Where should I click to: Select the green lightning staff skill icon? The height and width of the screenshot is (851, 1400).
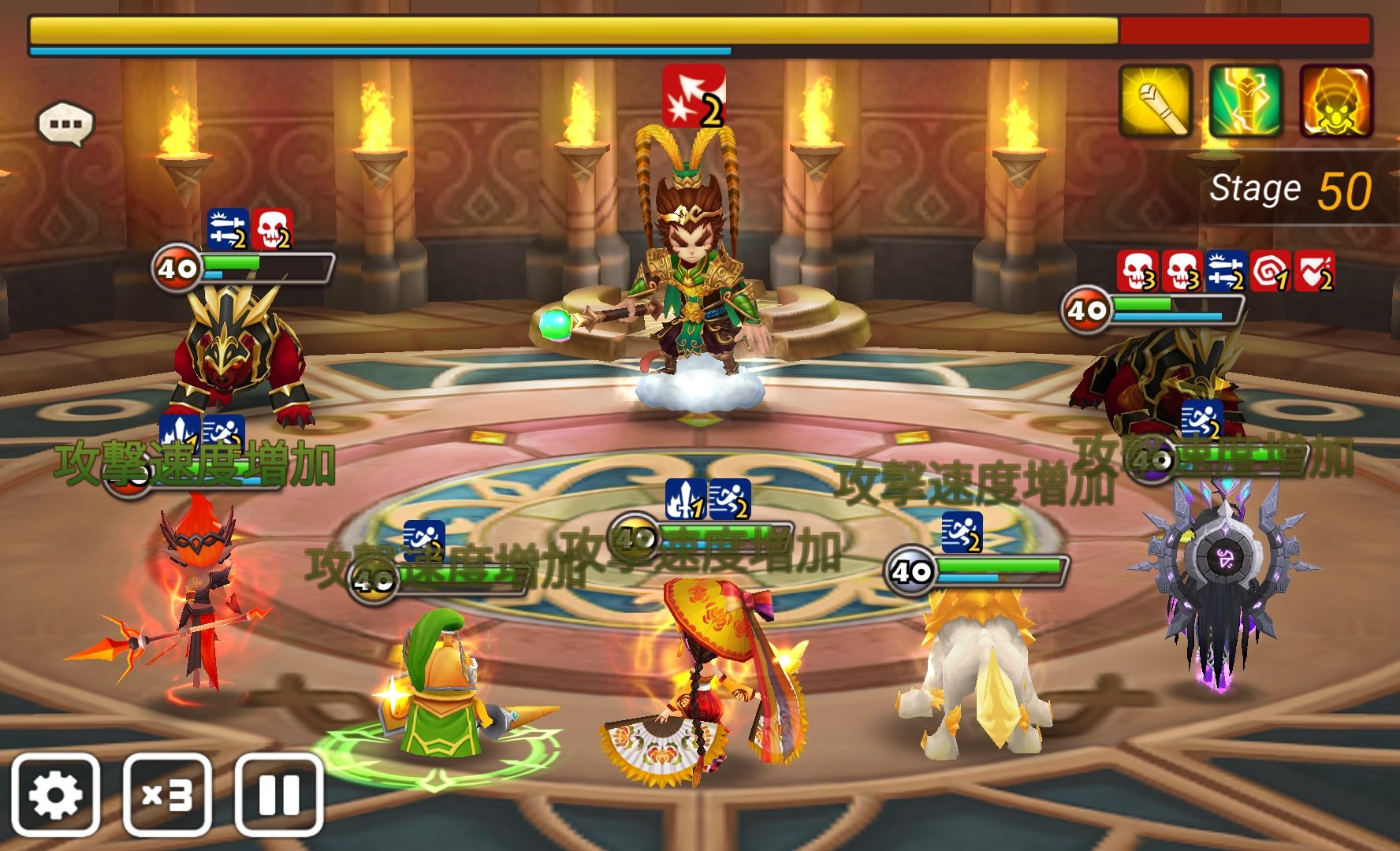coord(1245,102)
